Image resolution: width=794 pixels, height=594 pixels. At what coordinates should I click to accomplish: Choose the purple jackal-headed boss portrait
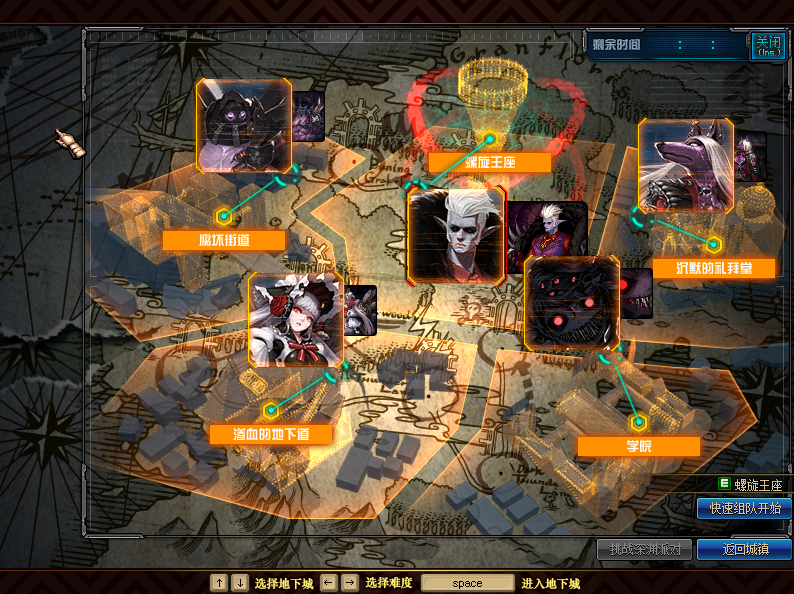[x=685, y=166]
